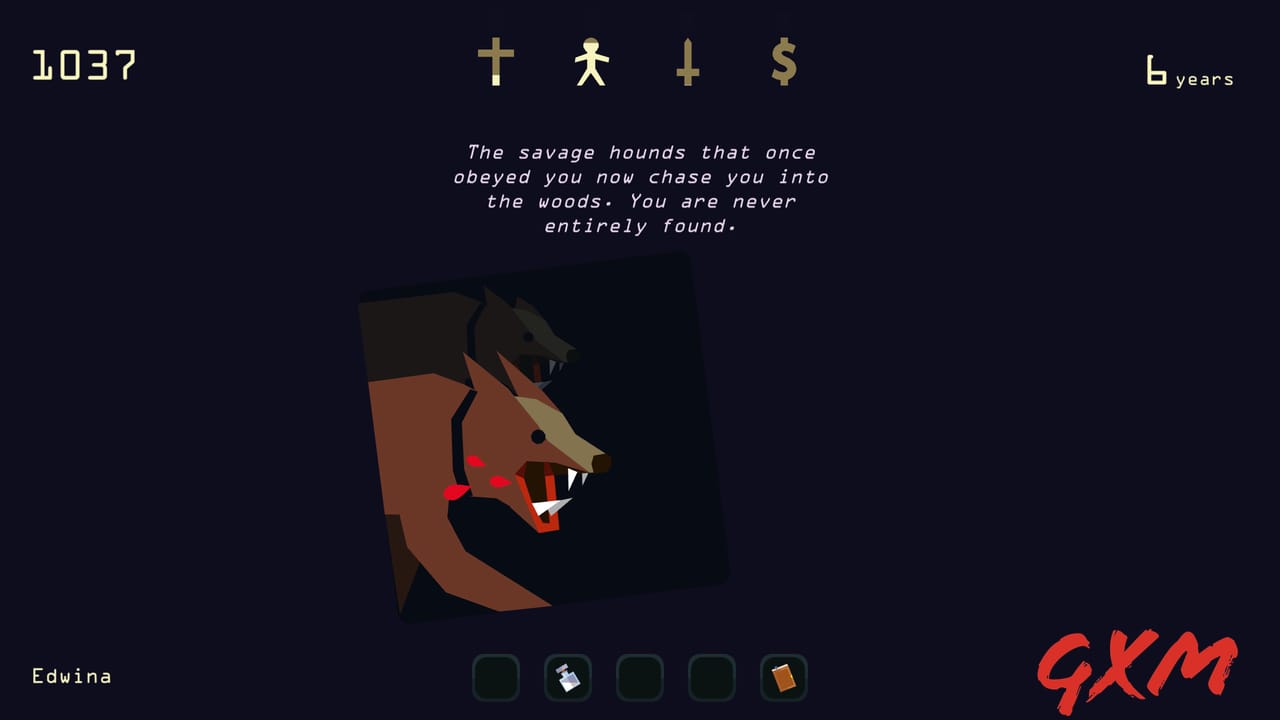Click the Treasury dollar sign icon
This screenshot has width=1280, height=720.
tap(783, 62)
